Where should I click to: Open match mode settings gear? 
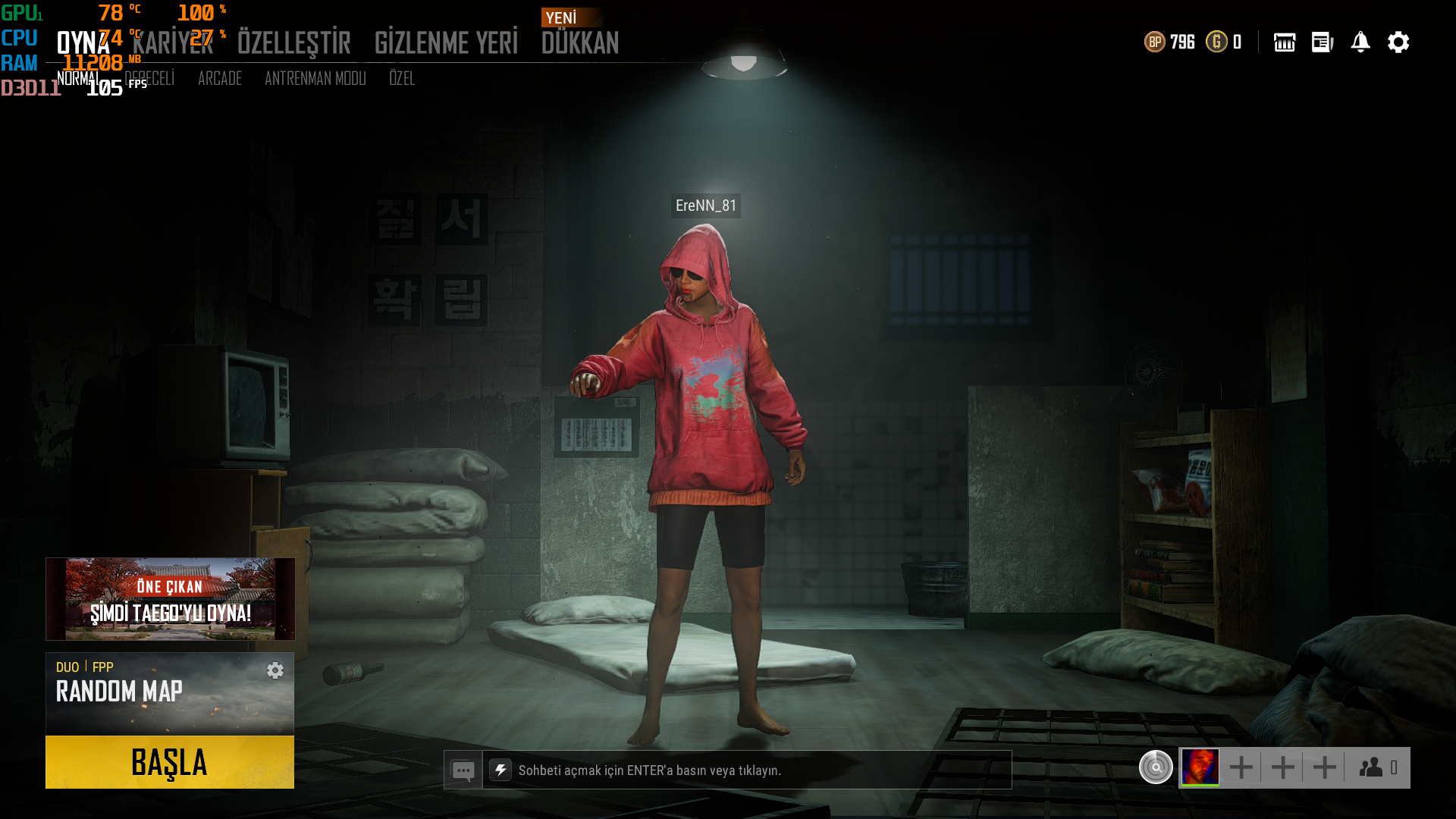[x=275, y=670]
